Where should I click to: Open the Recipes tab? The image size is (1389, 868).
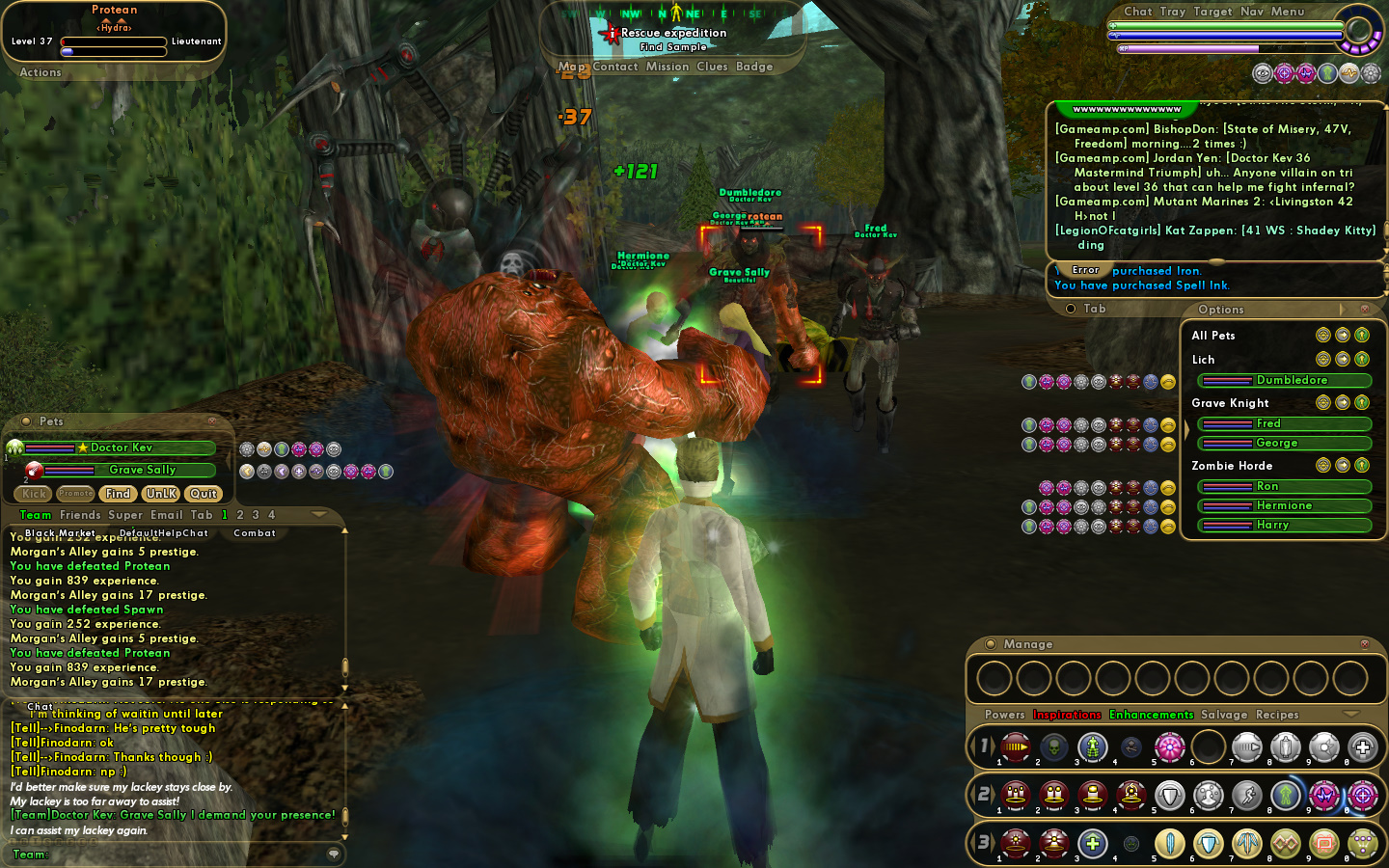(x=1277, y=715)
